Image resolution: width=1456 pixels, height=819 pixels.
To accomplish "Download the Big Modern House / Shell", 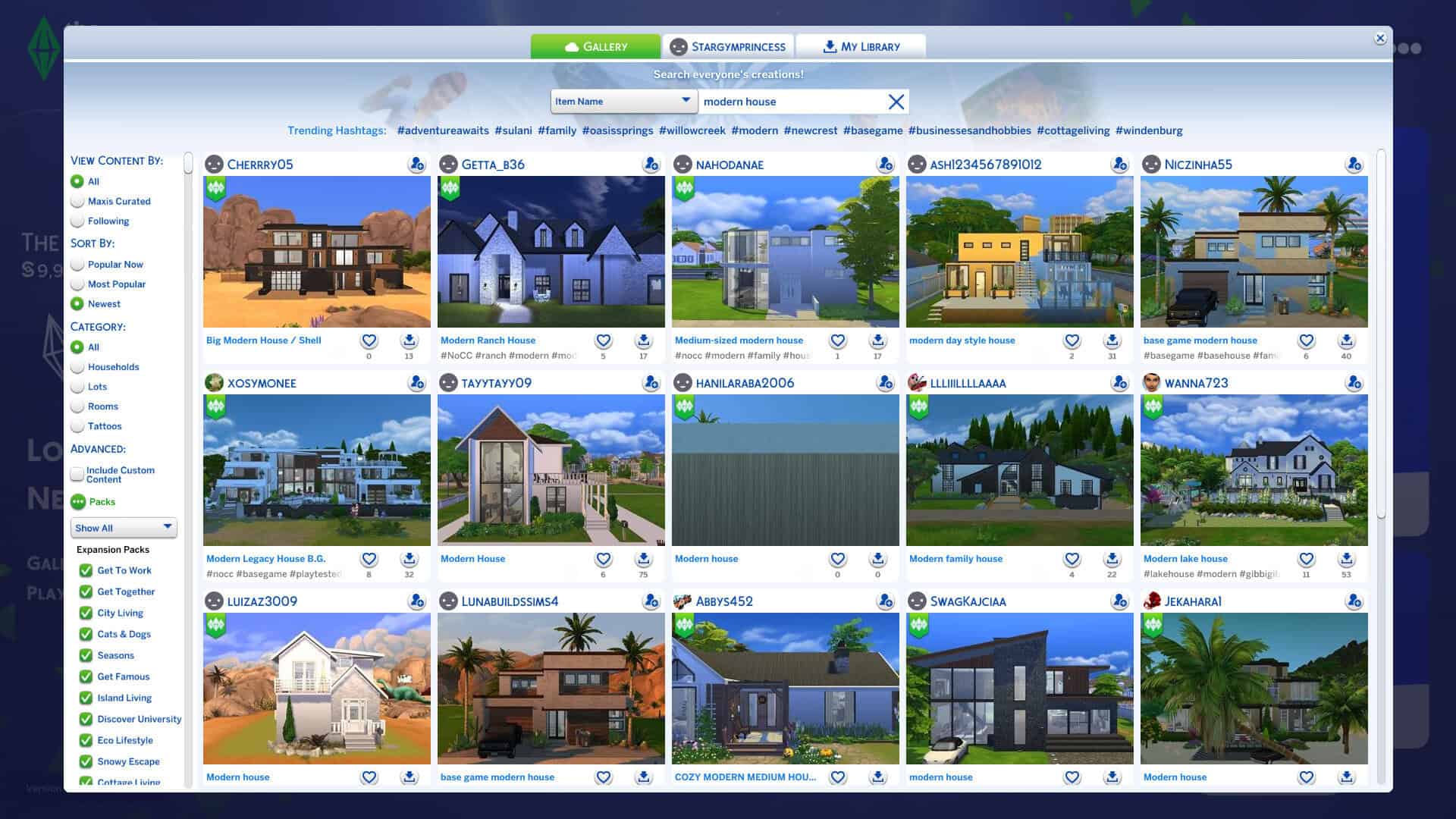I will [x=409, y=340].
